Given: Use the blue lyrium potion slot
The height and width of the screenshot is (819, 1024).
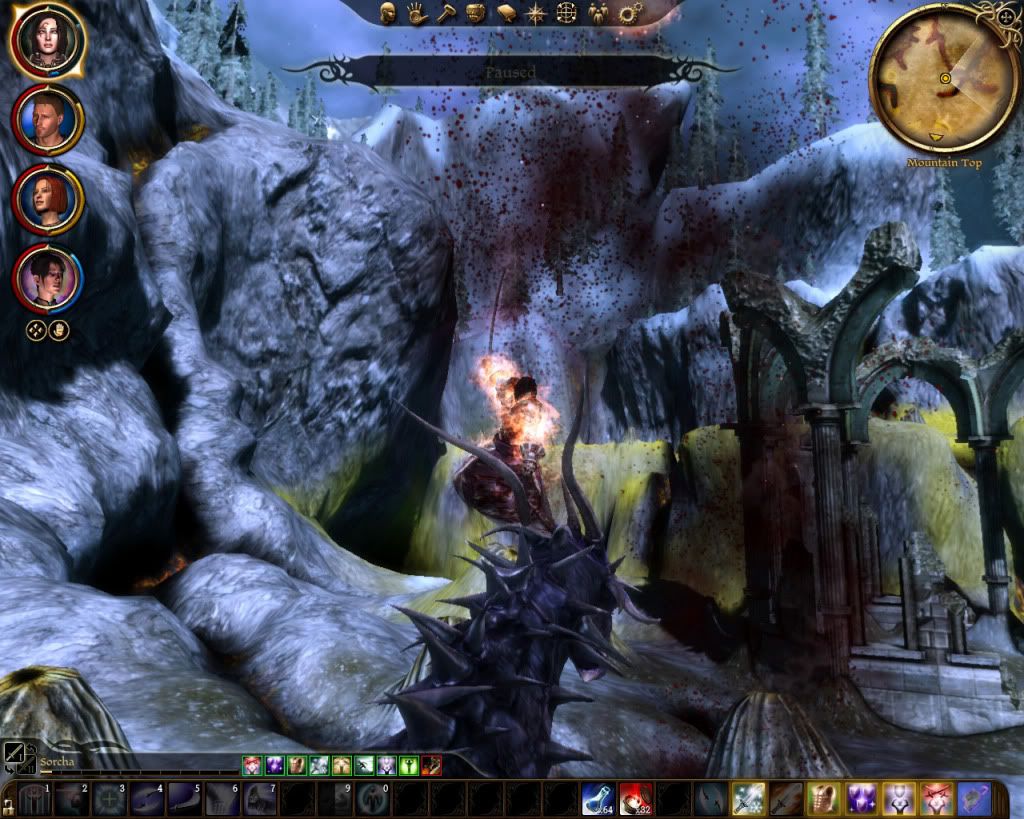Looking at the screenshot, I should [598, 800].
